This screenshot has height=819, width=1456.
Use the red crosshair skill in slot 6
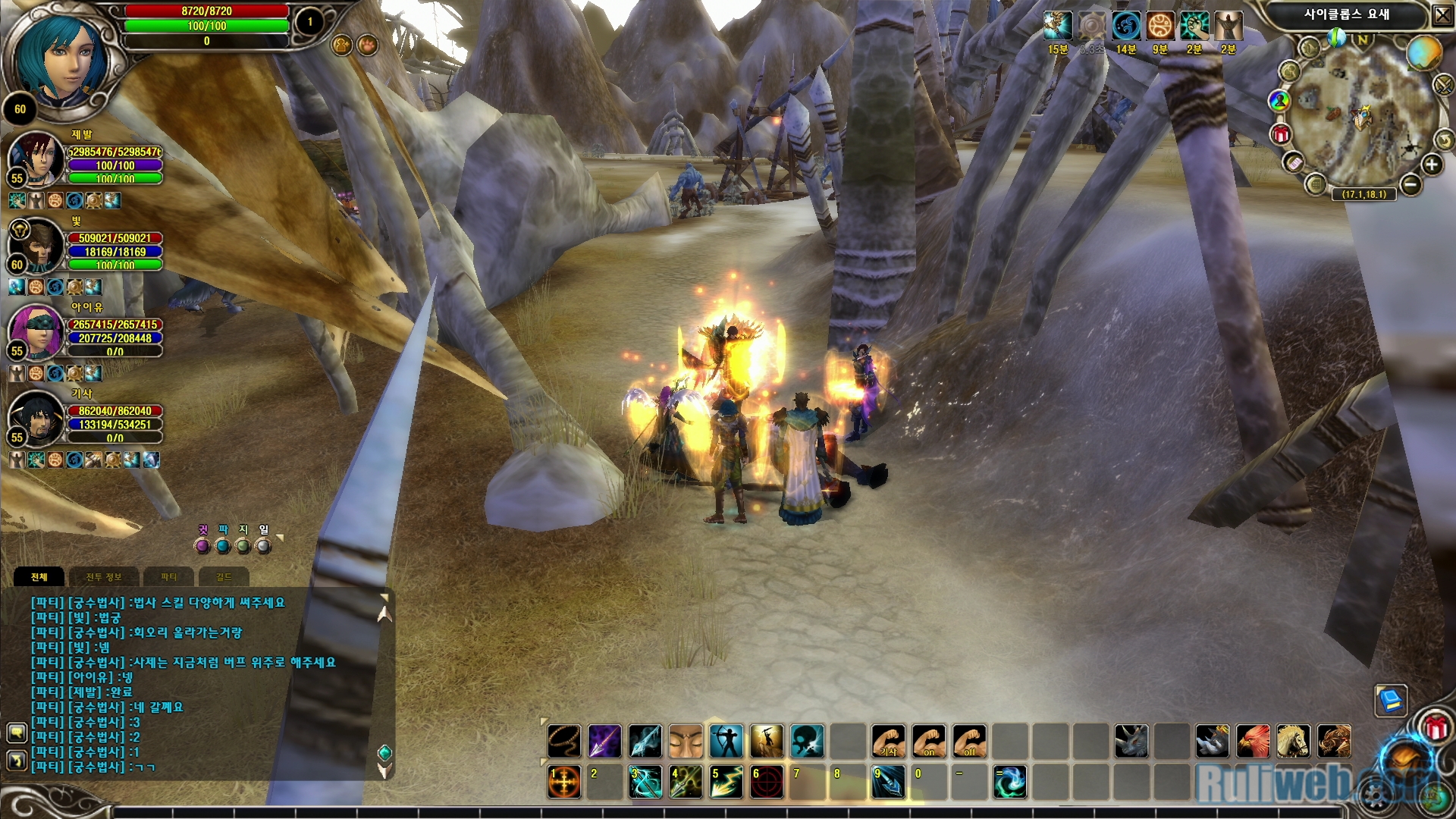coord(767,782)
